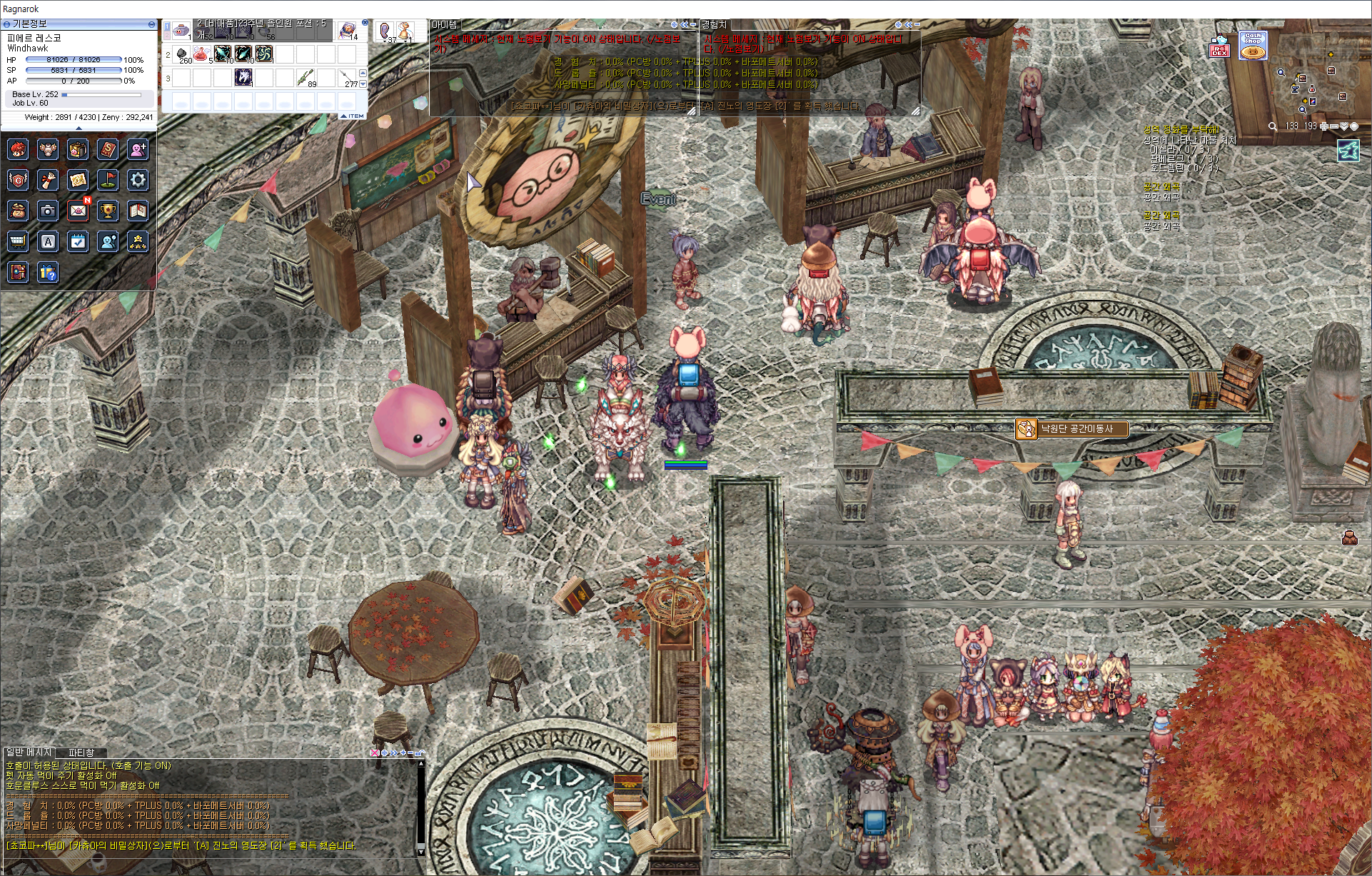
Task: Open the Cash Shop
Action: point(1253,46)
